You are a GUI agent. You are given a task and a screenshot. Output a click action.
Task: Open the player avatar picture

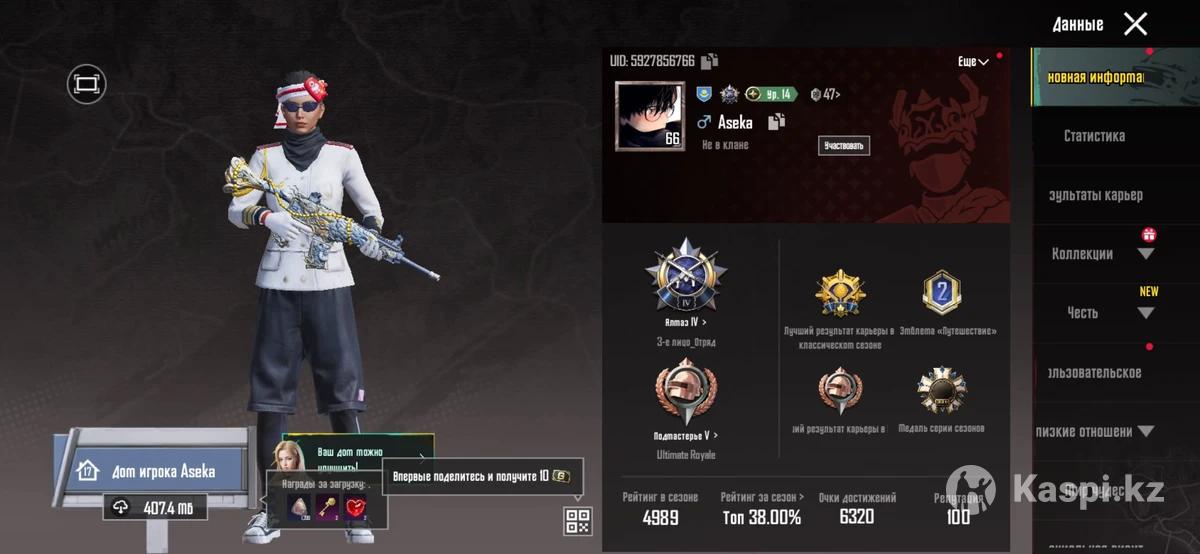tap(650, 116)
